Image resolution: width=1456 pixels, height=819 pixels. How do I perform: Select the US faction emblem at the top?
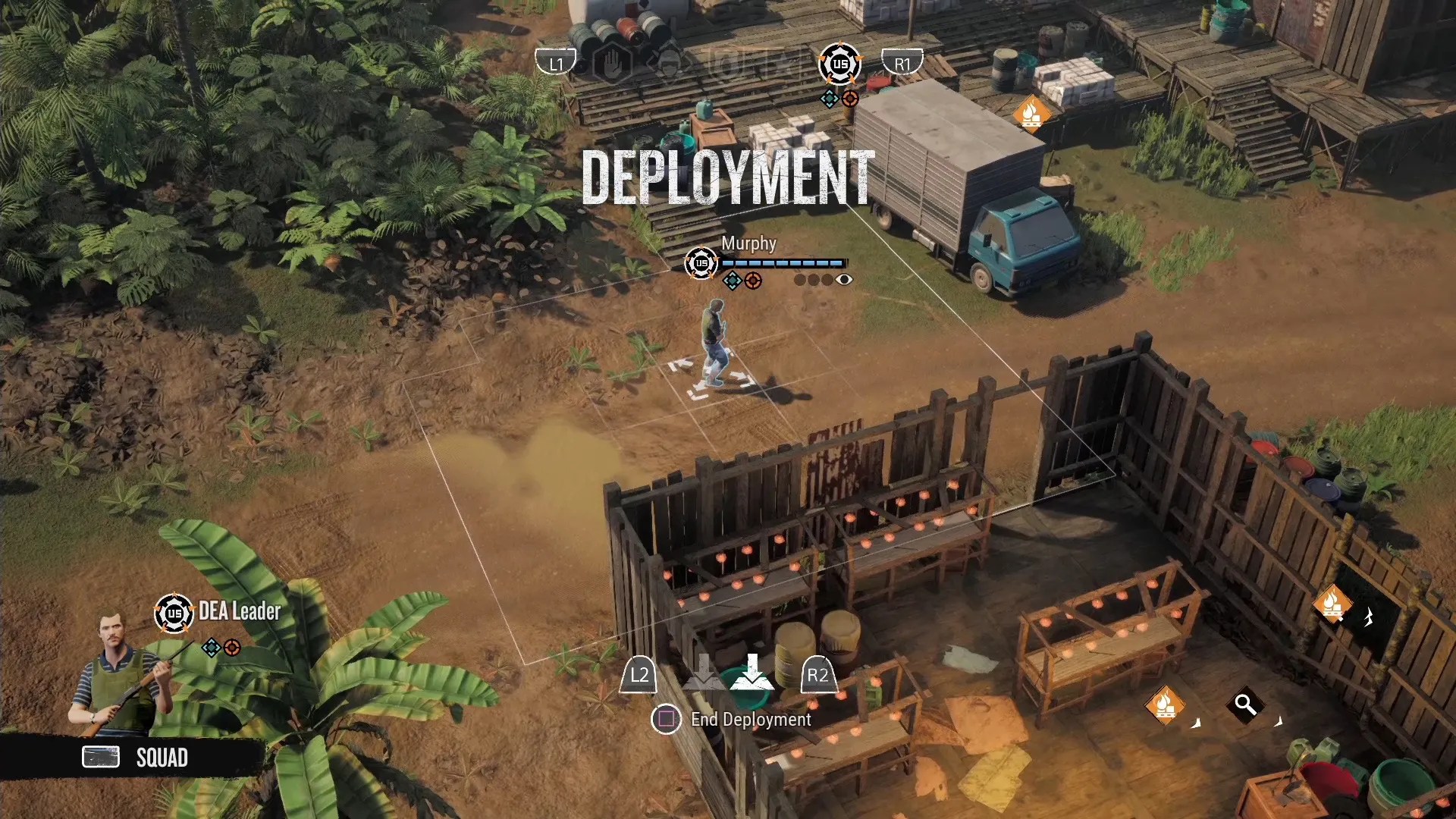coord(839,64)
